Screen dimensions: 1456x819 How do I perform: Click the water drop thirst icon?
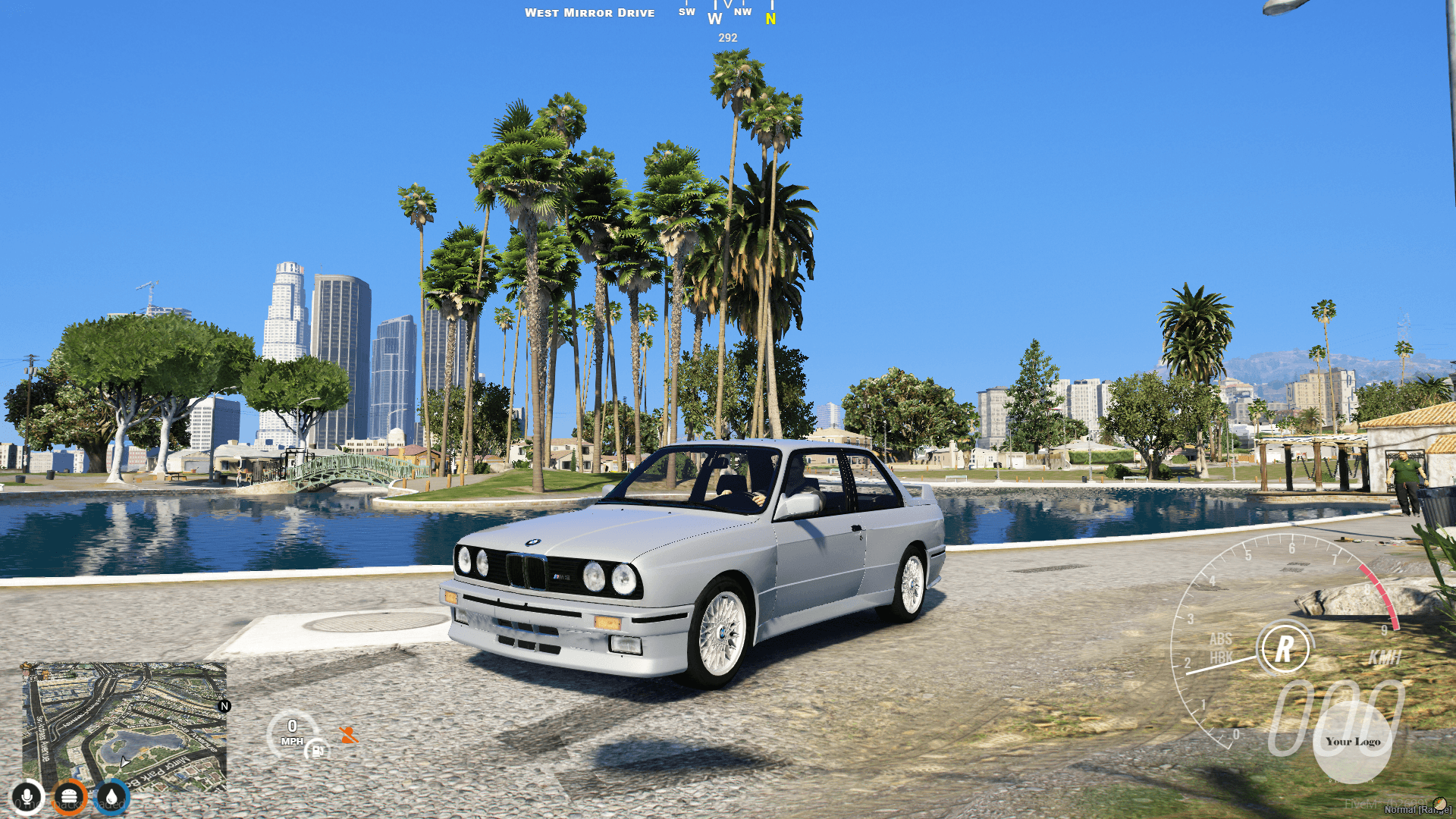click(x=111, y=796)
